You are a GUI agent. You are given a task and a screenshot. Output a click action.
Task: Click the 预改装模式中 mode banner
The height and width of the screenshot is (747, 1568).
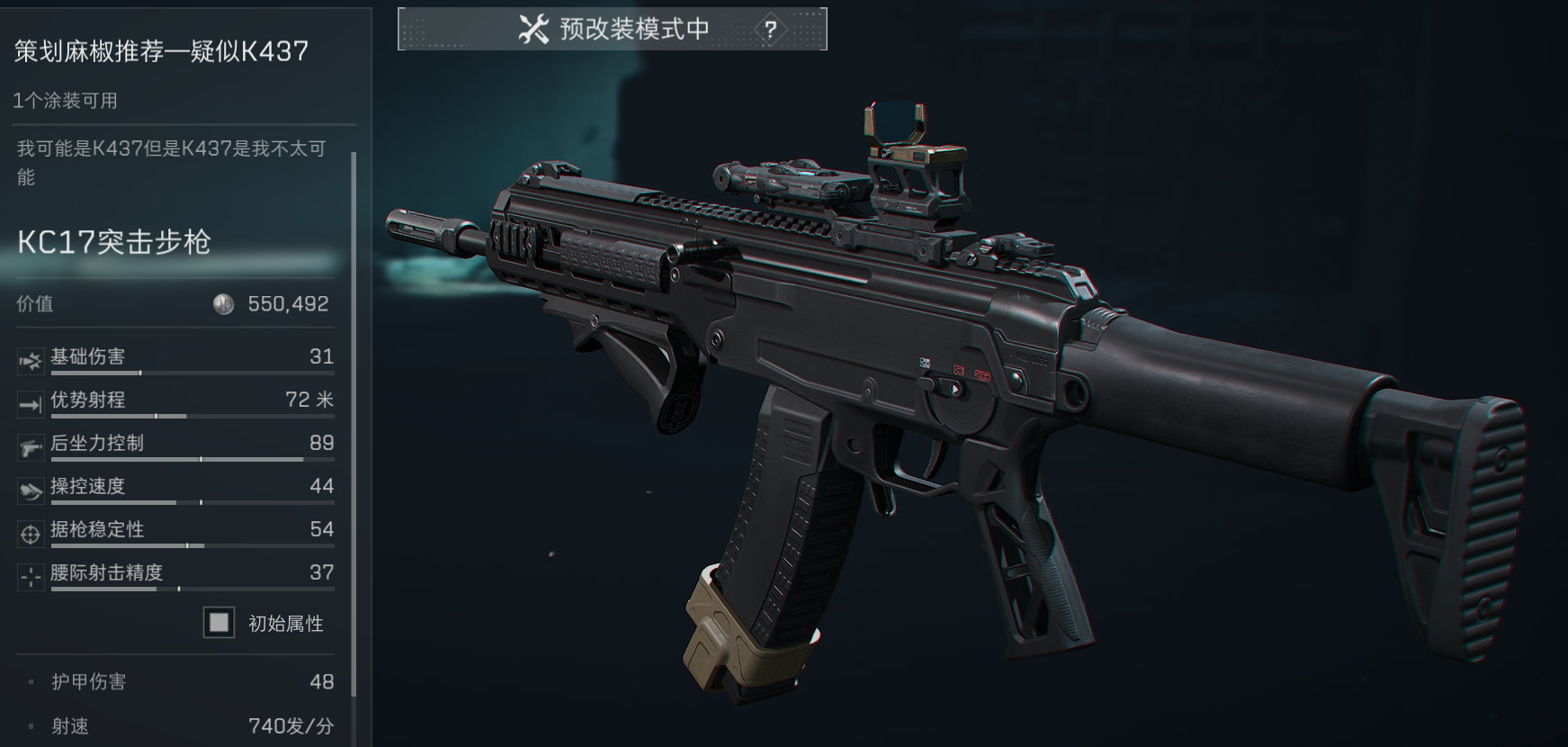614,30
